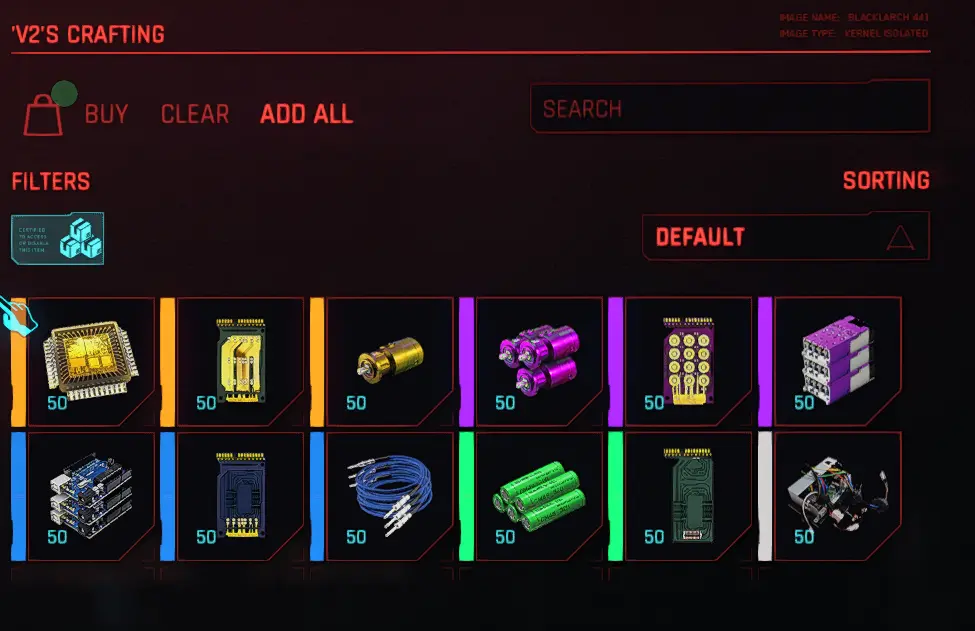This screenshot has height=631, width=975.
Task: Open the Default sorting dropdown
Action: (x=785, y=237)
